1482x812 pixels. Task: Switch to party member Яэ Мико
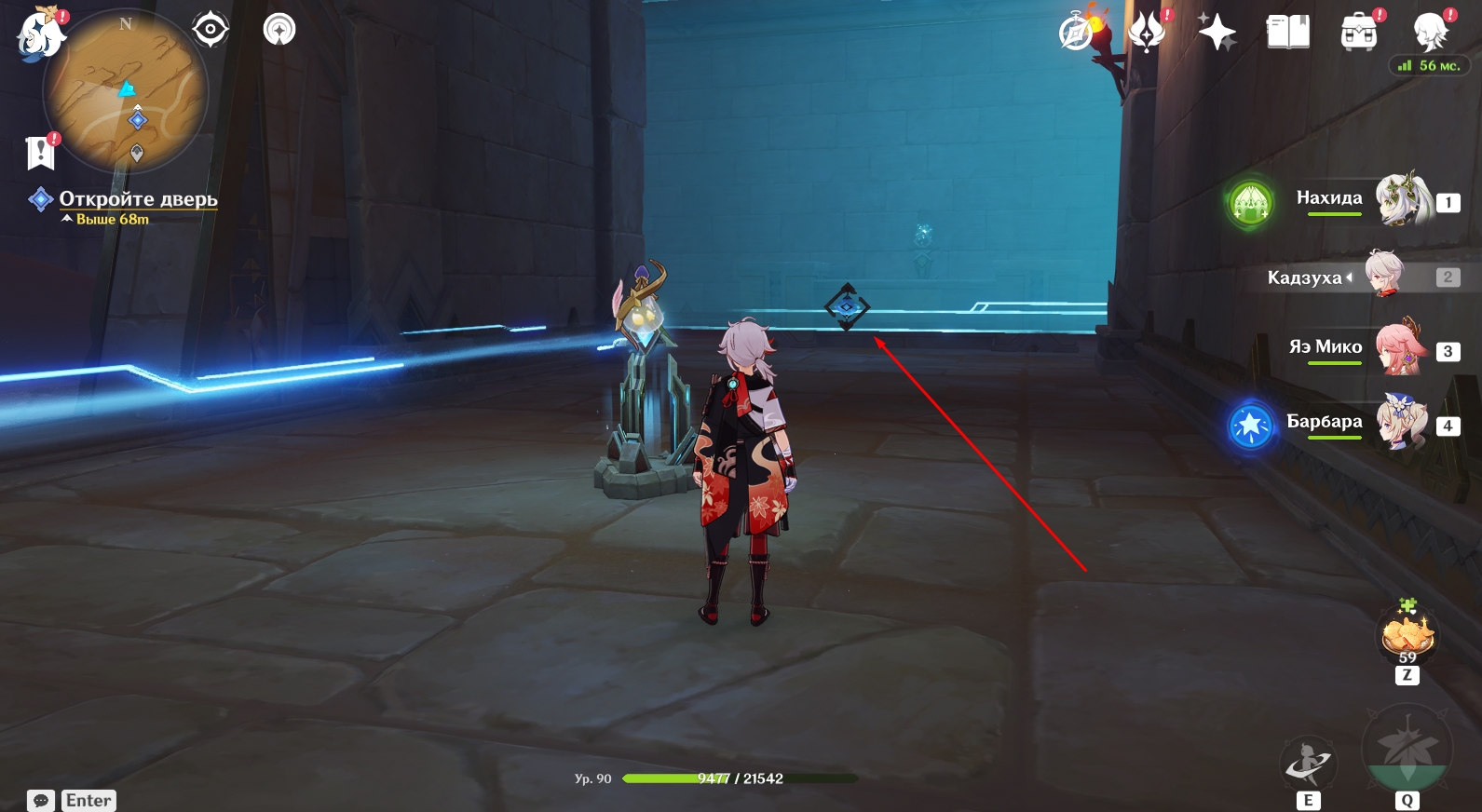(1400, 348)
